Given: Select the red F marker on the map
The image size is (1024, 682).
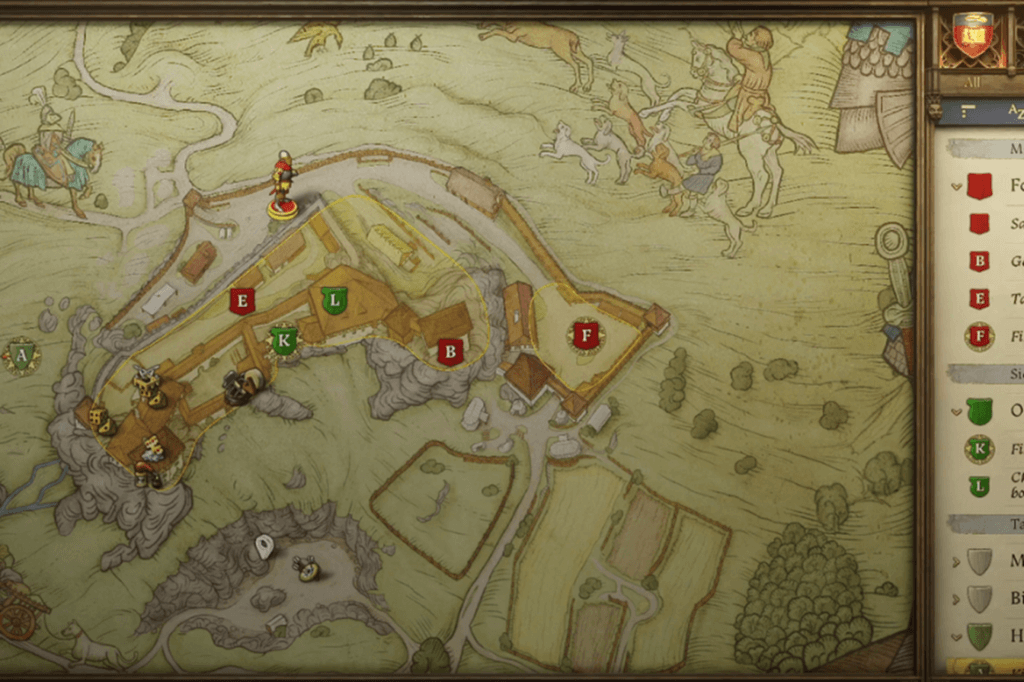Looking at the screenshot, I should pos(587,335).
